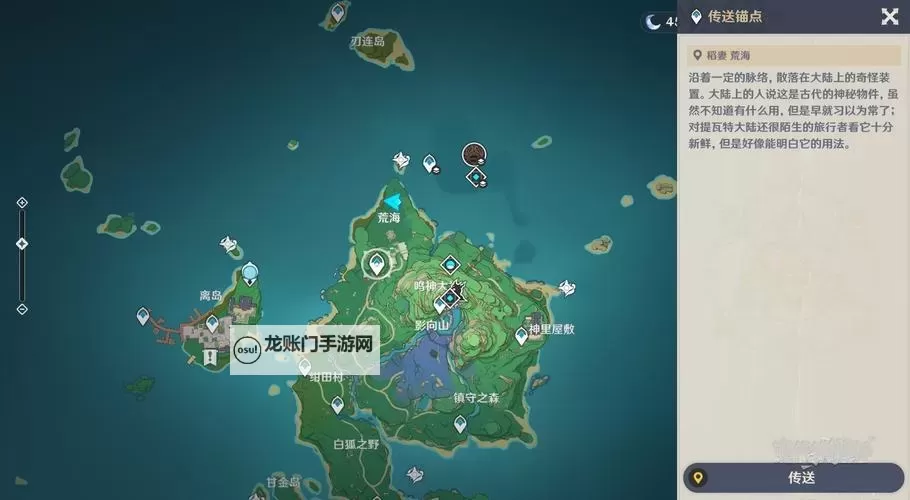Select the waypoint beside 绀田村

[305, 366]
